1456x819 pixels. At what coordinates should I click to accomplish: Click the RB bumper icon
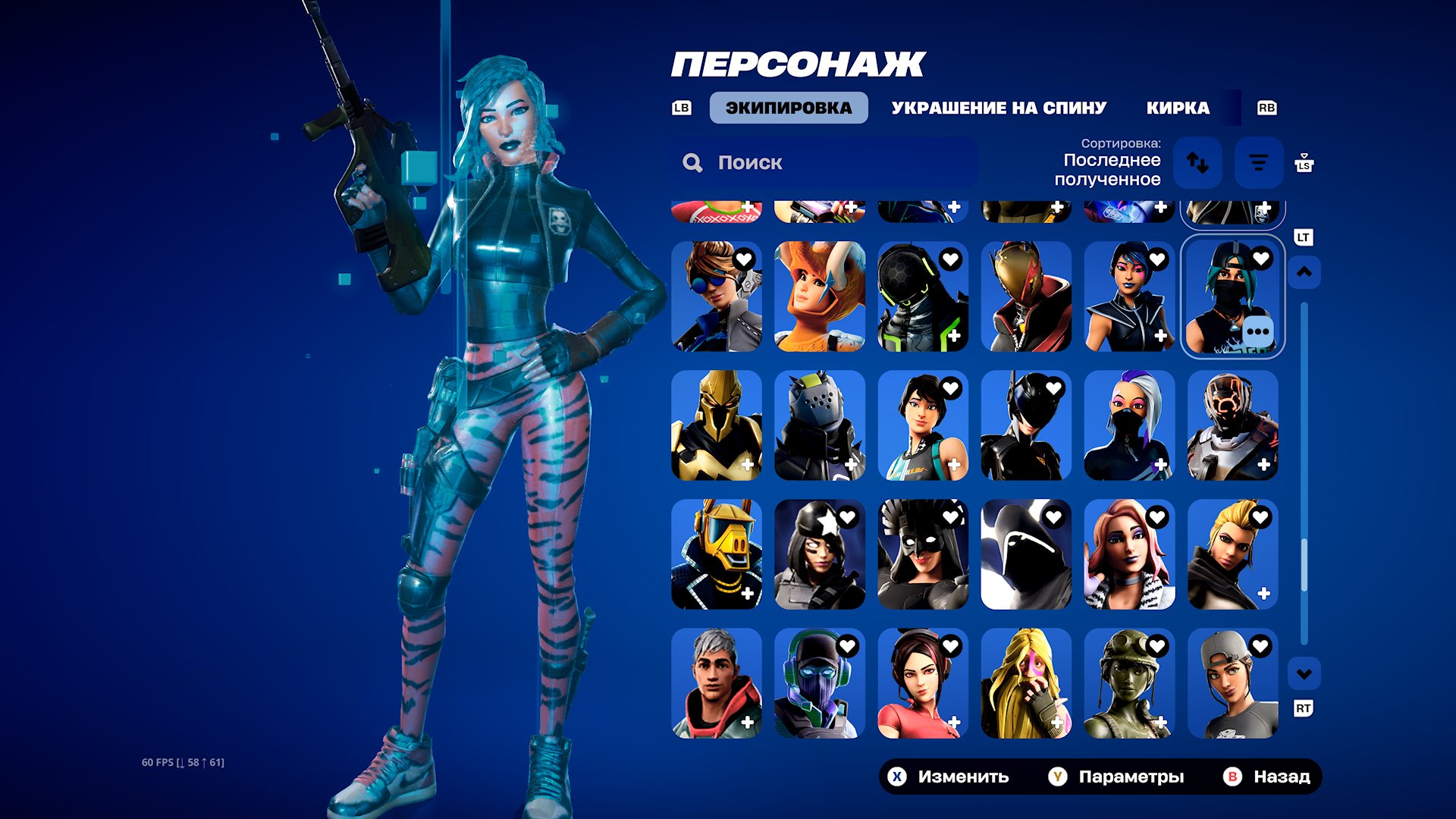click(1267, 108)
